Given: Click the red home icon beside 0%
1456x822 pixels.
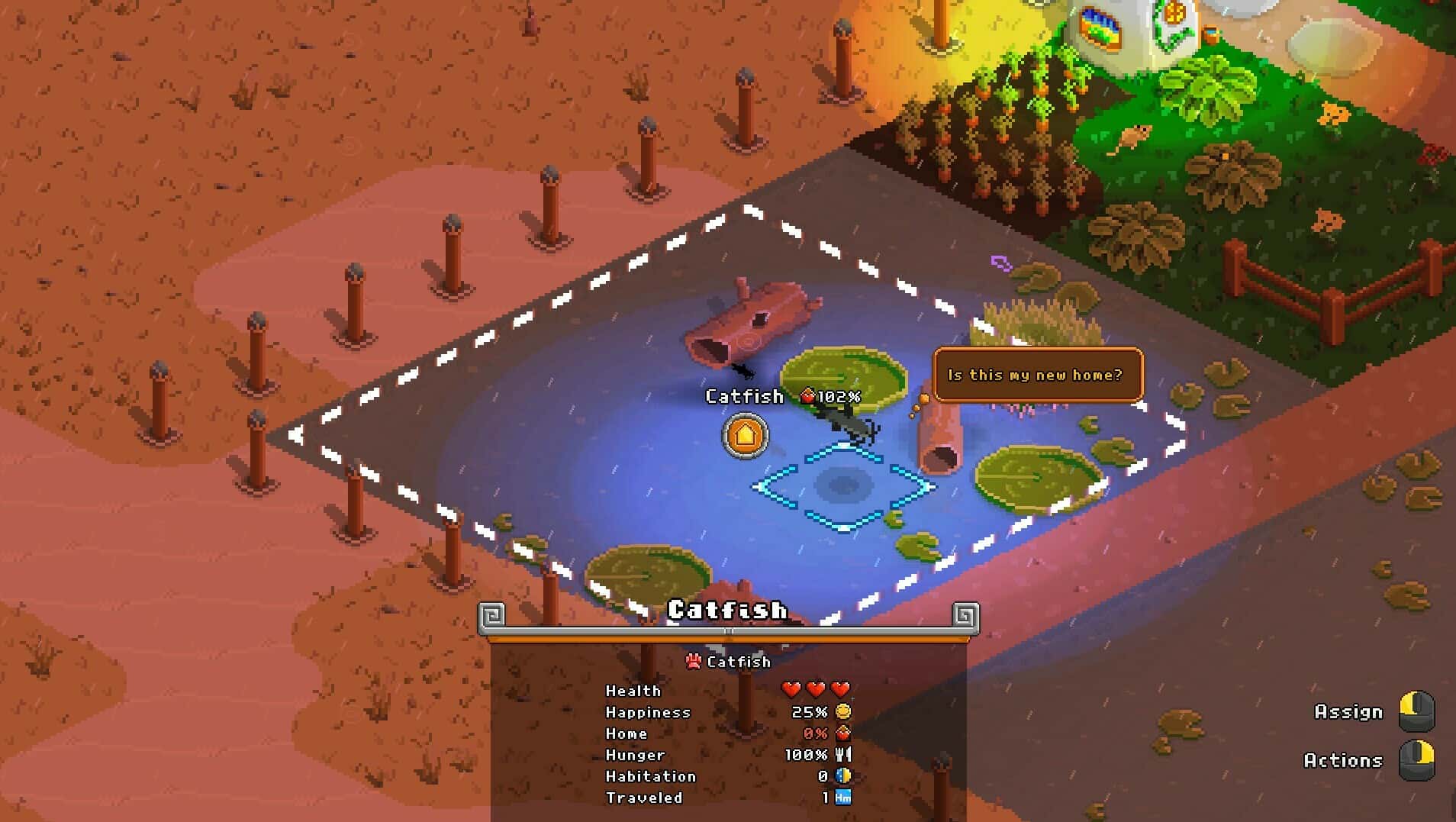Looking at the screenshot, I should (x=842, y=733).
